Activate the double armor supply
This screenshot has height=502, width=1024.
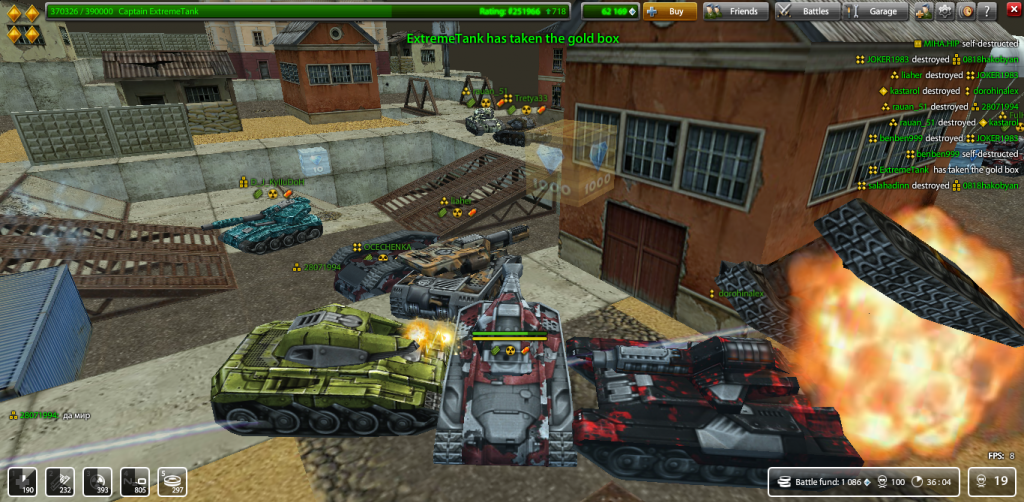pyautogui.click(x=59, y=481)
